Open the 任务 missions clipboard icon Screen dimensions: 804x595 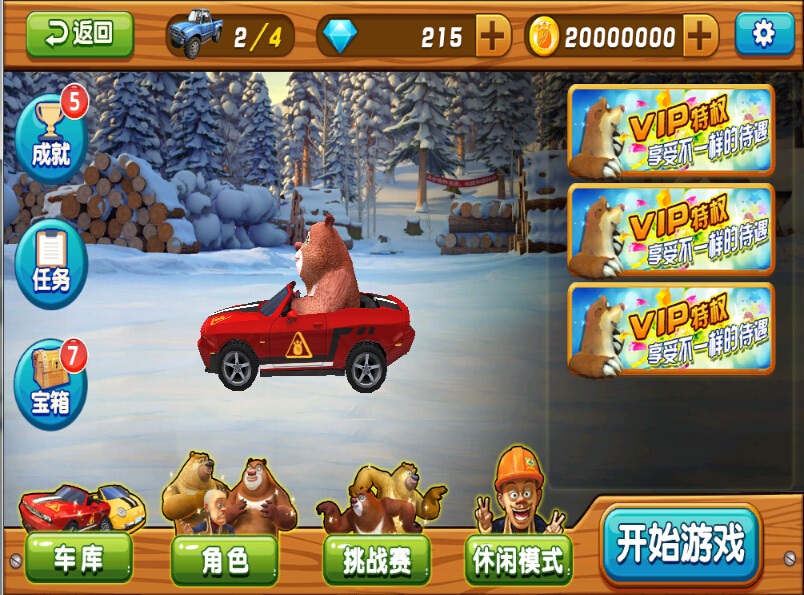click(50, 263)
